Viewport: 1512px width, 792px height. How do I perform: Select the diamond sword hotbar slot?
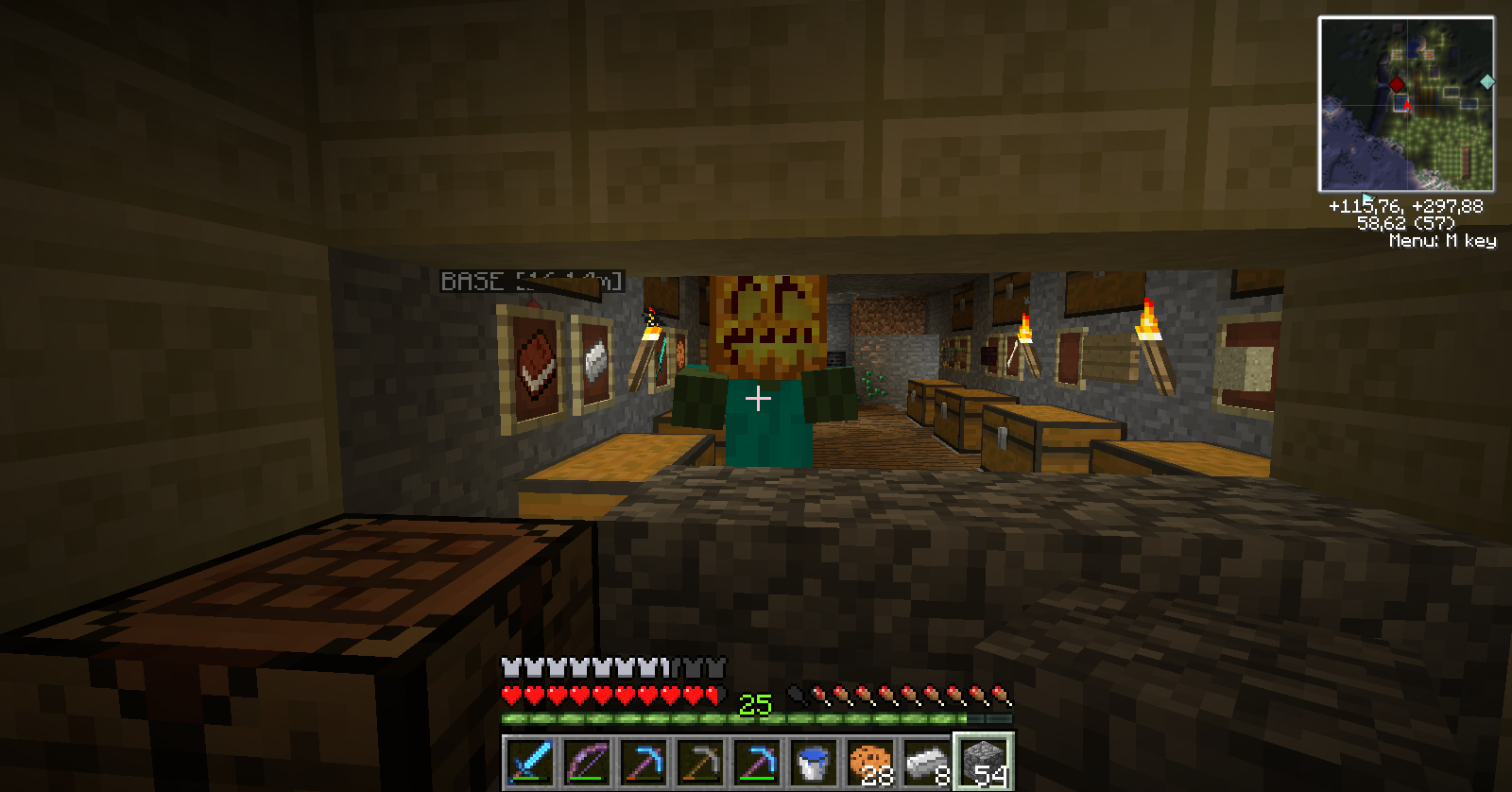point(530,762)
